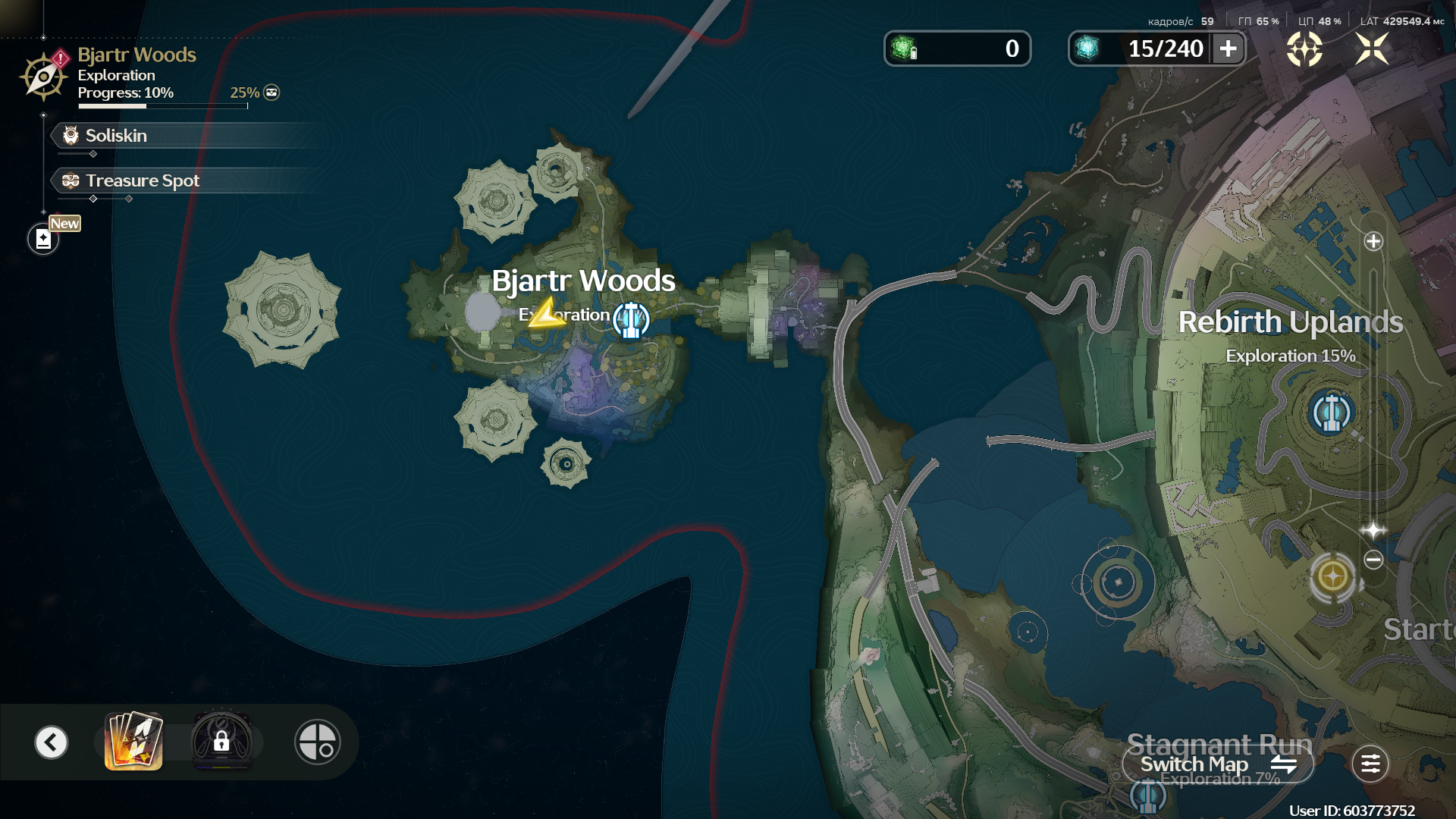Open the Soliskin exploration entry
This screenshot has width=1456, height=819.
coord(116,136)
